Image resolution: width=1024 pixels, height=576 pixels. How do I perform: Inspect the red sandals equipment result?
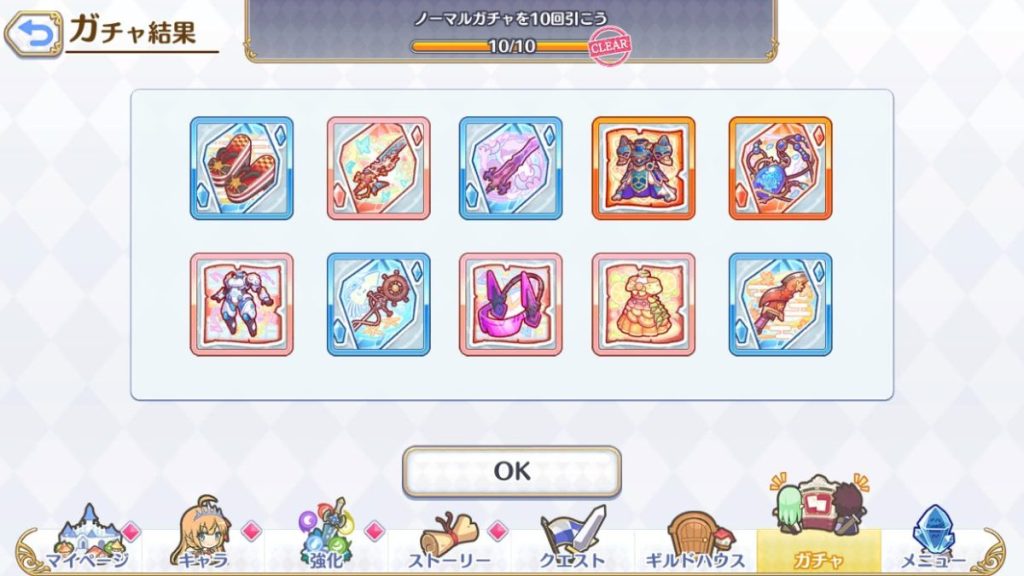click(x=241, y=168)
